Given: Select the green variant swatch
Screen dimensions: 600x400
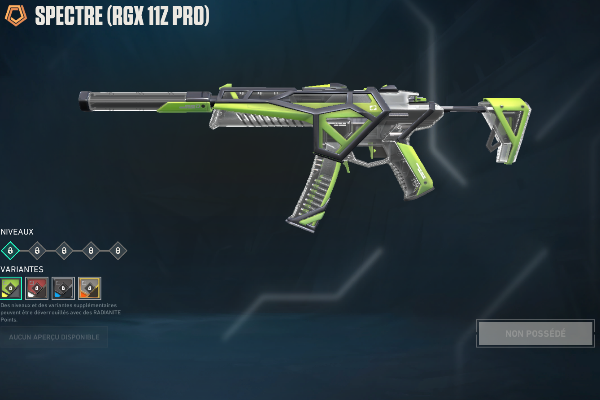Looking at the screenshot, I should (11, 288).
